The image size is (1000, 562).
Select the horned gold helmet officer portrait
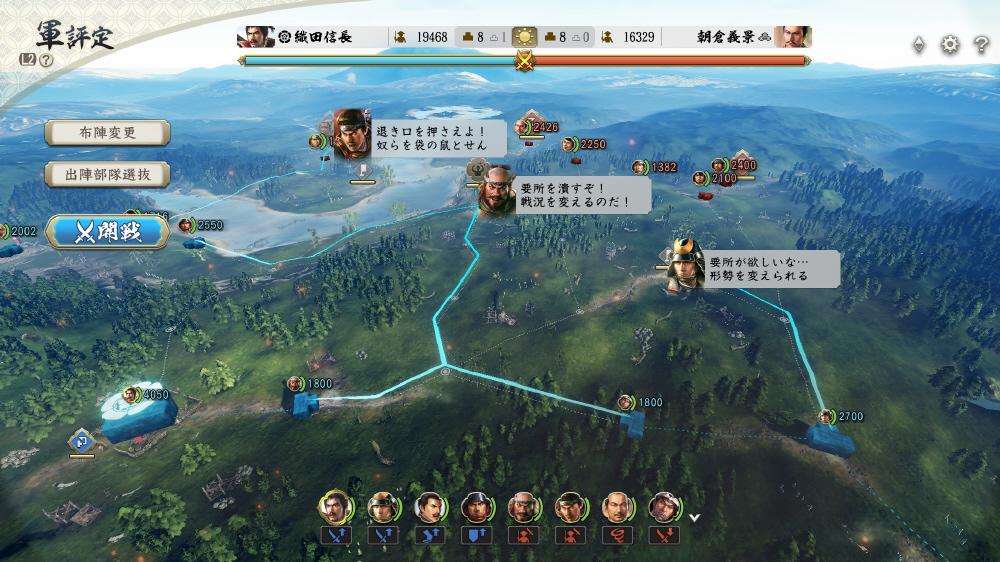click(x=382, y=508)
